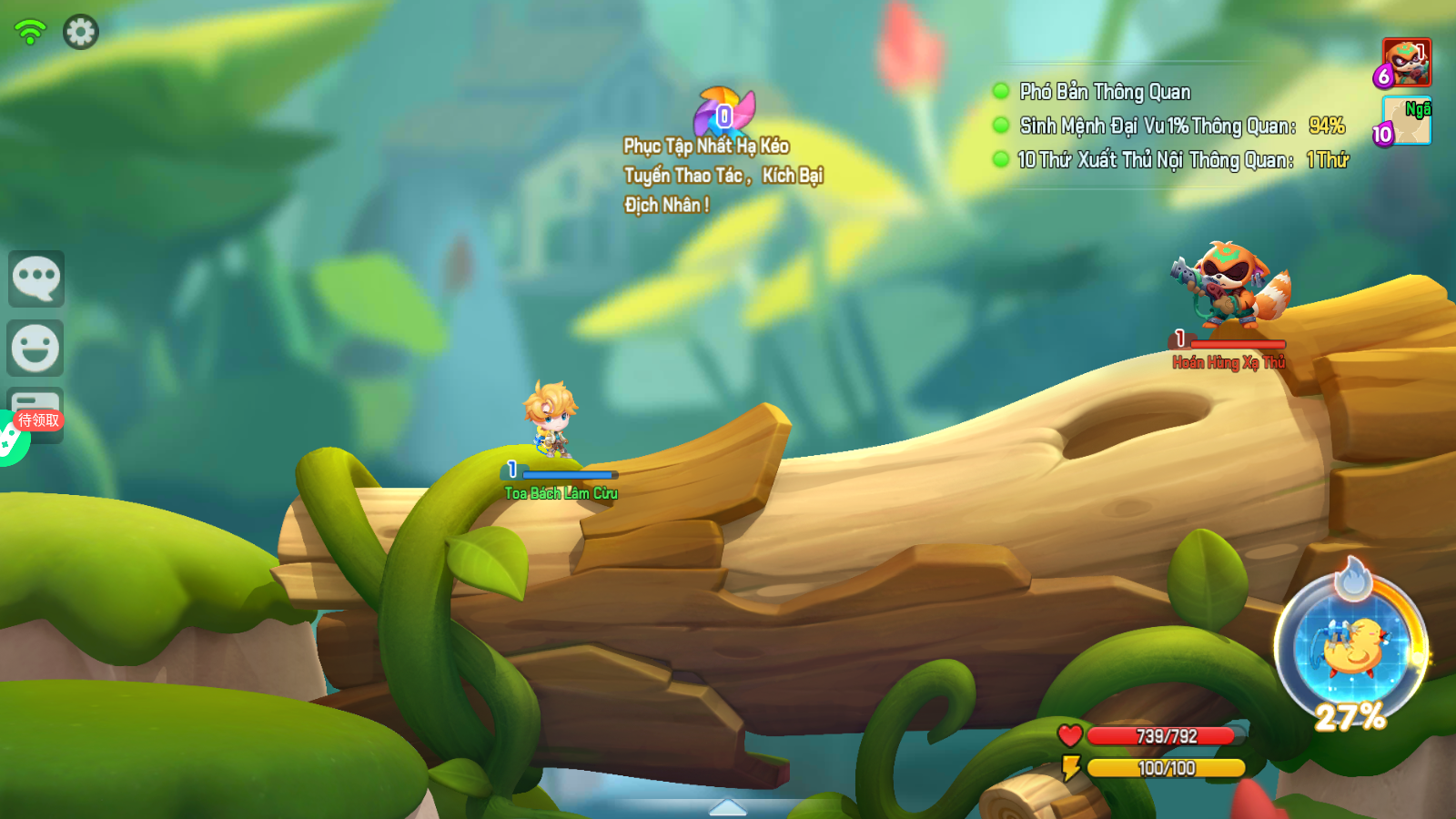Select the Ngã player turn portrait

point(1409,121)
